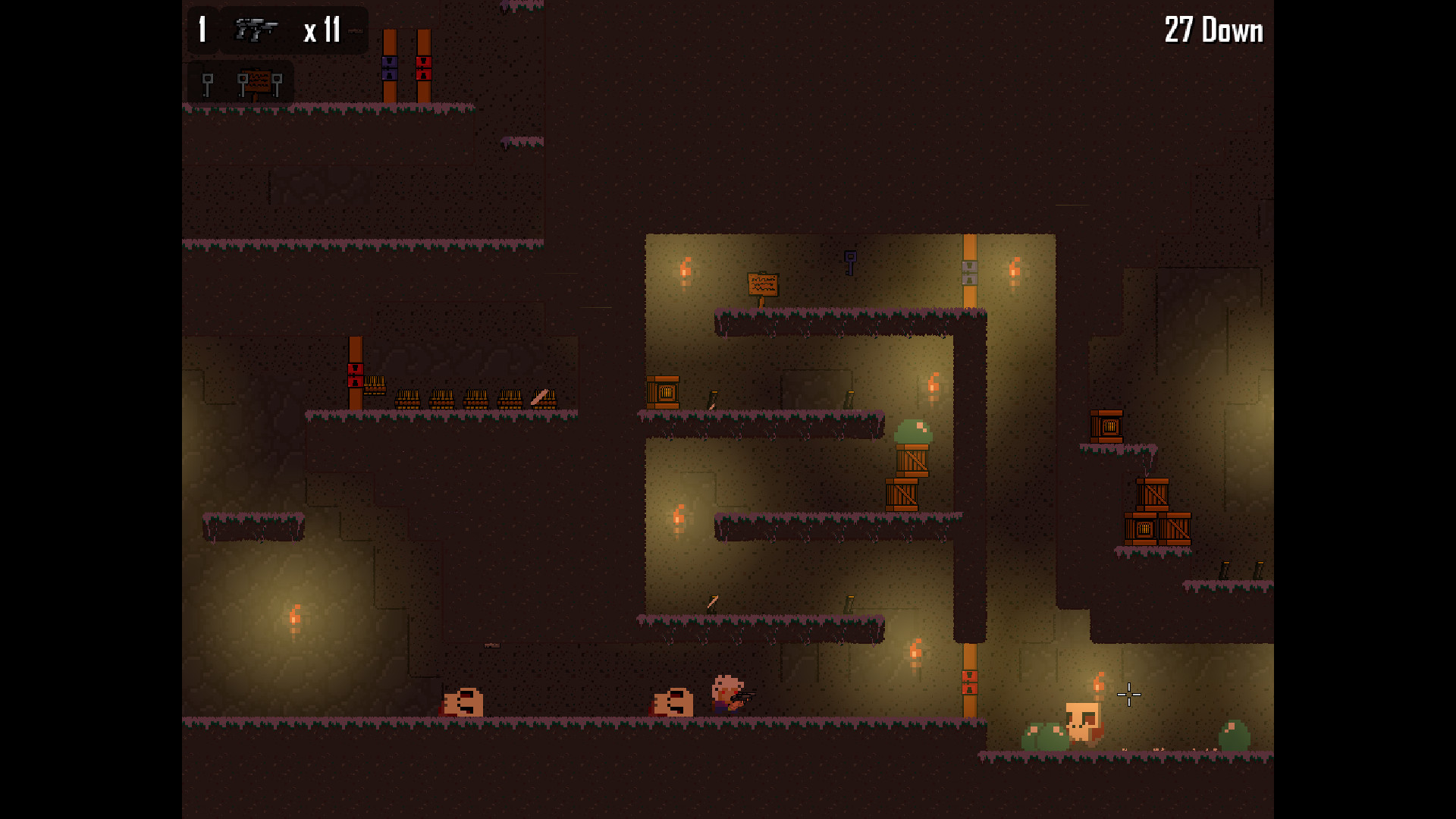The image size is (1456, 819).
Task: Click the signpost icon in the HUD inventory
Action: pyautogui.click(x=259, y=81)
